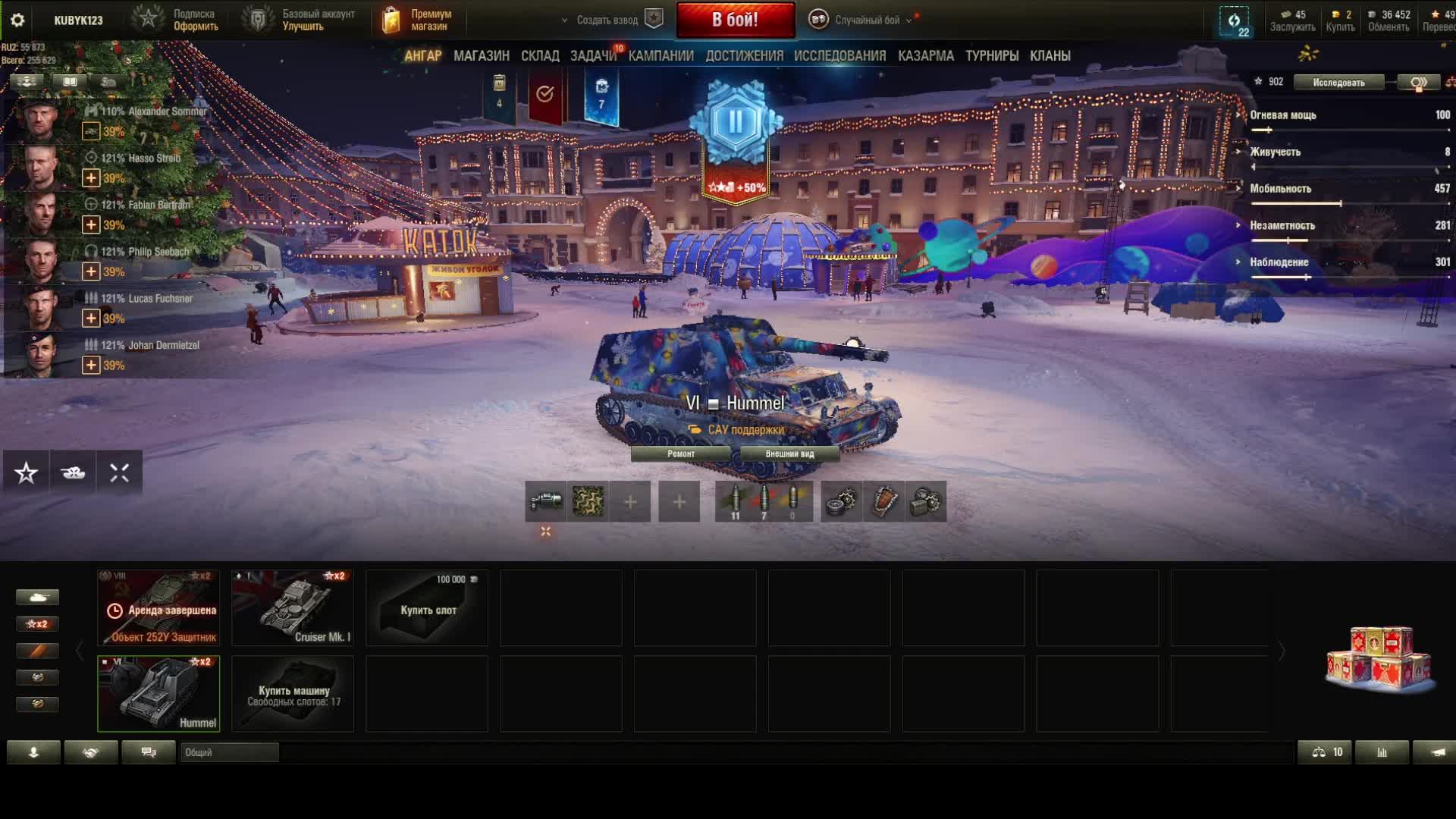
Task: Open the КЛАНЫ tab
Action: [x=1050, y=55]
